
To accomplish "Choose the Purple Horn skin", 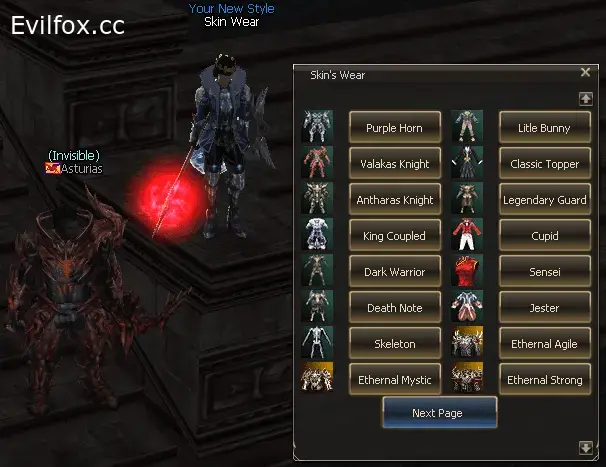I will coord(394,128).
